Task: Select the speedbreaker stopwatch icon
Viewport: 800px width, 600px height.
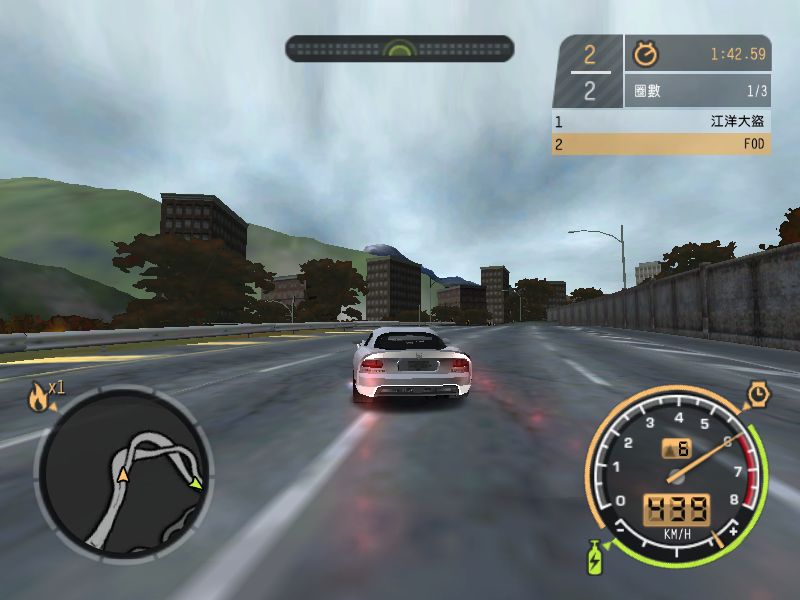Action: (758, 395)
